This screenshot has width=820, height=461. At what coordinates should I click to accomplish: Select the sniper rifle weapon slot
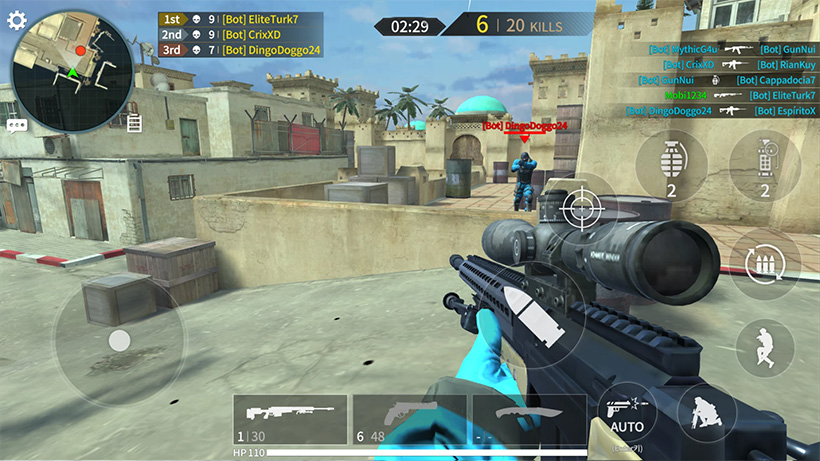click(290, 418)
